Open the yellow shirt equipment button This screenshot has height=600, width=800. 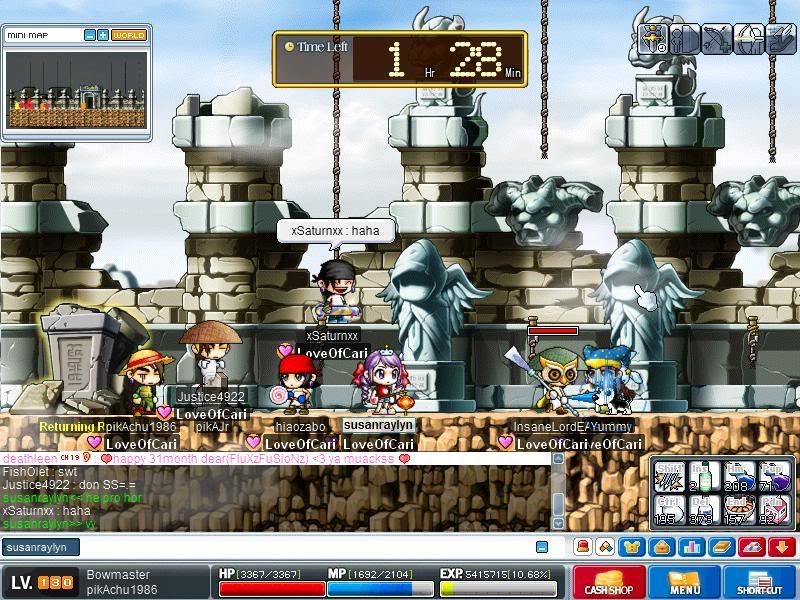(633, 547)
